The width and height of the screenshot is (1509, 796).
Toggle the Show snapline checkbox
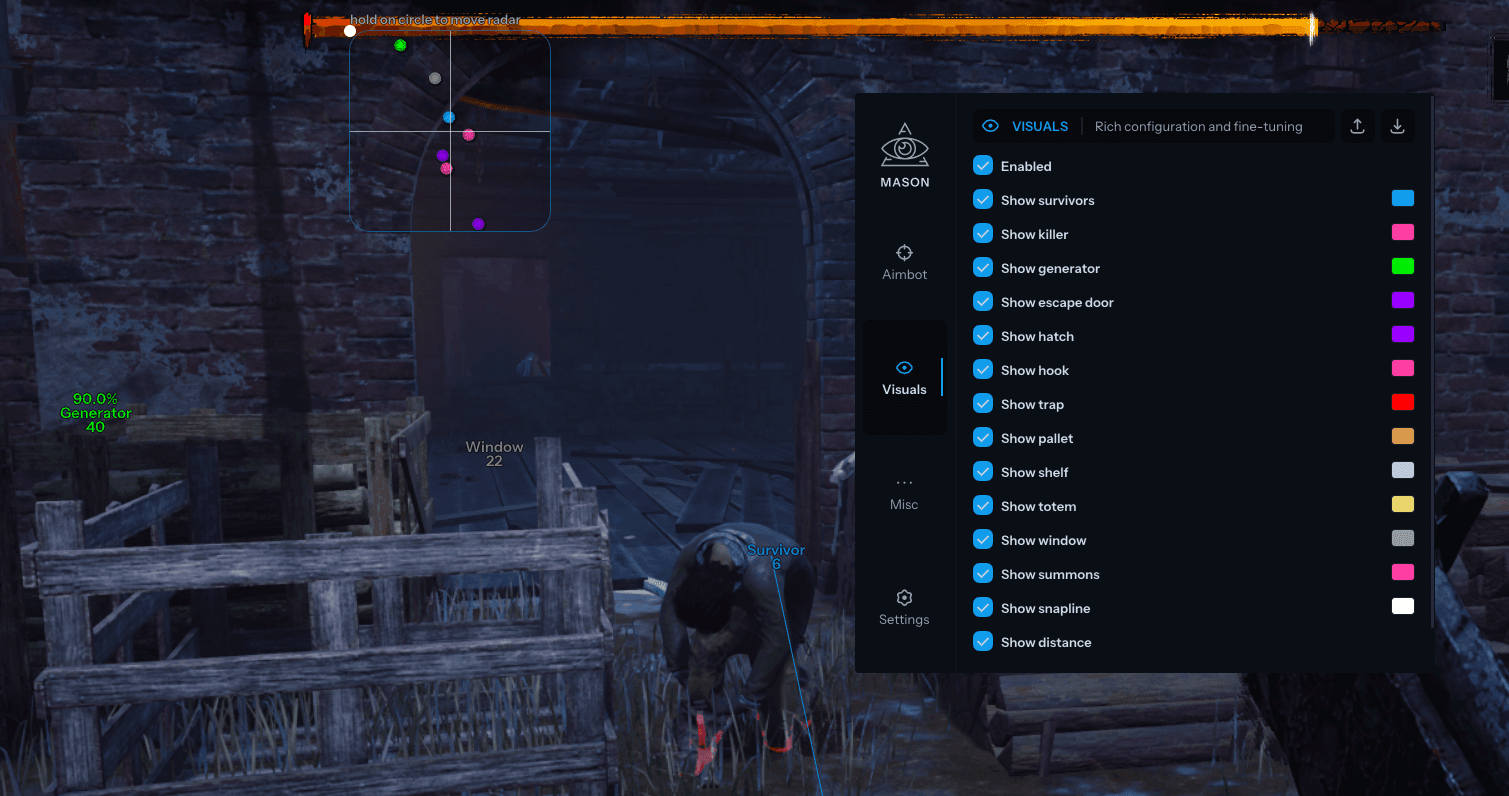coord(983,607)
